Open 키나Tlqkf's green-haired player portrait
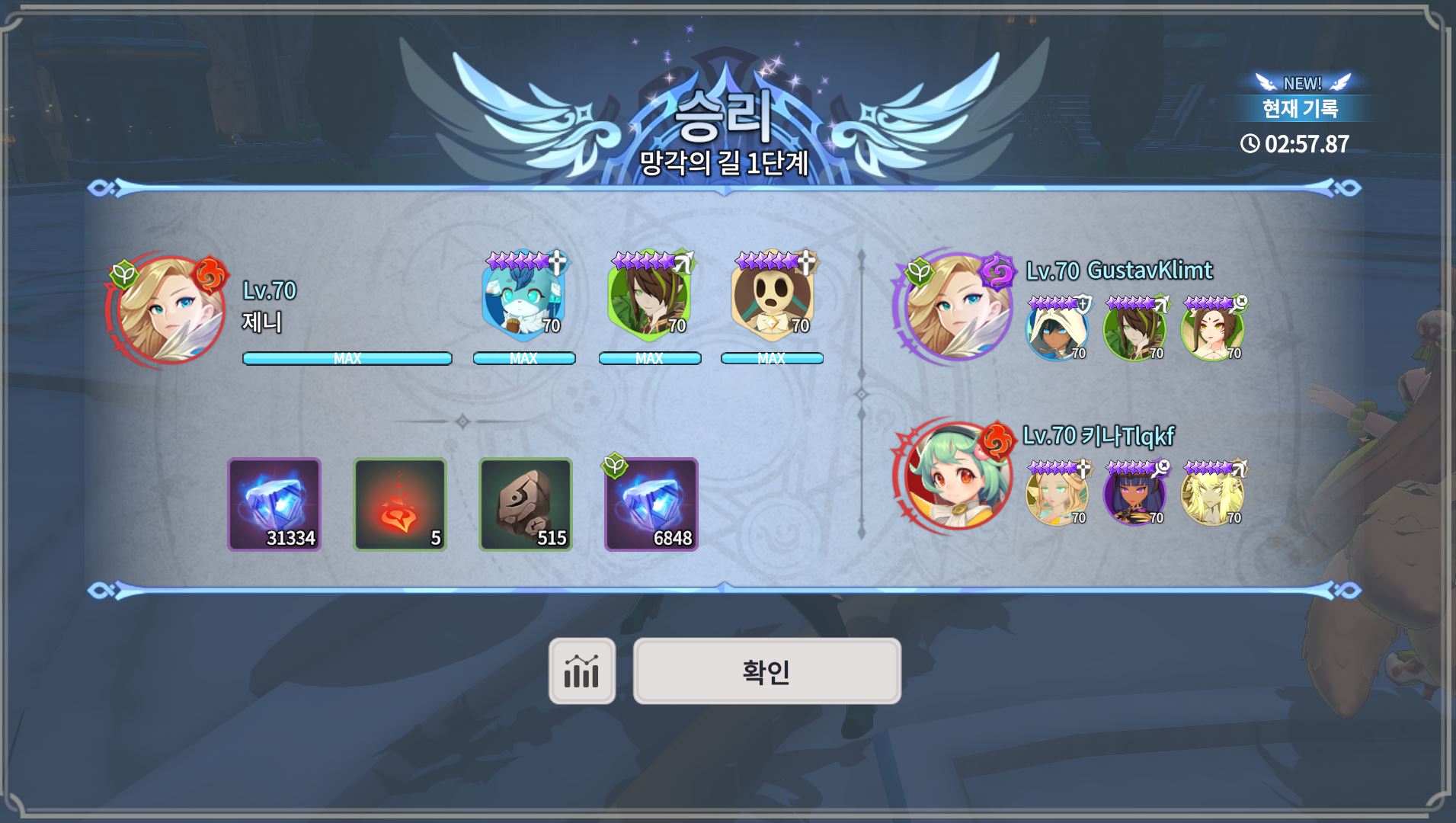The image size is (1456, 823). (957, 474)
